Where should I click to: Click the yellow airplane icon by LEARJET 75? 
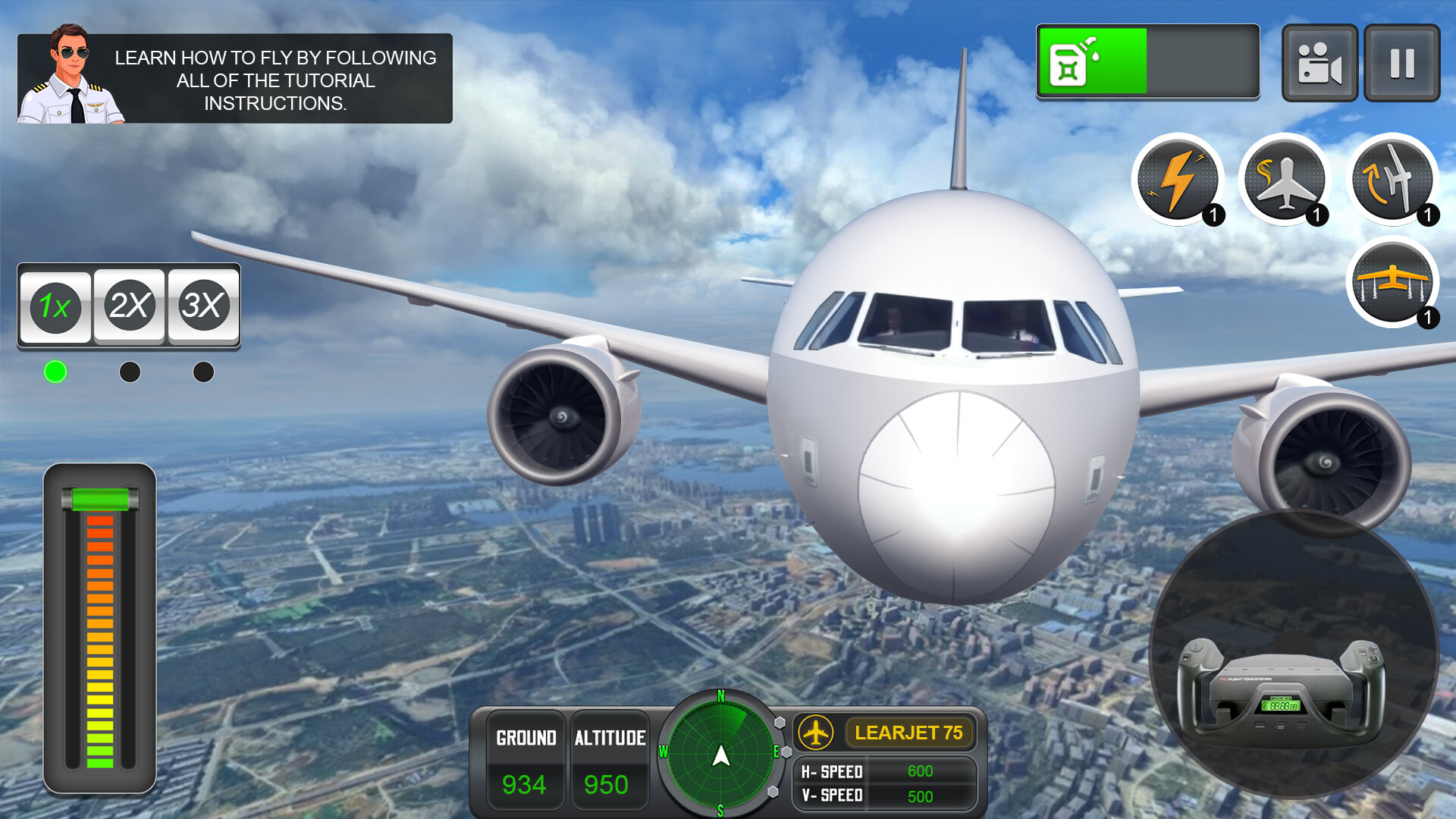coord(816,733)
